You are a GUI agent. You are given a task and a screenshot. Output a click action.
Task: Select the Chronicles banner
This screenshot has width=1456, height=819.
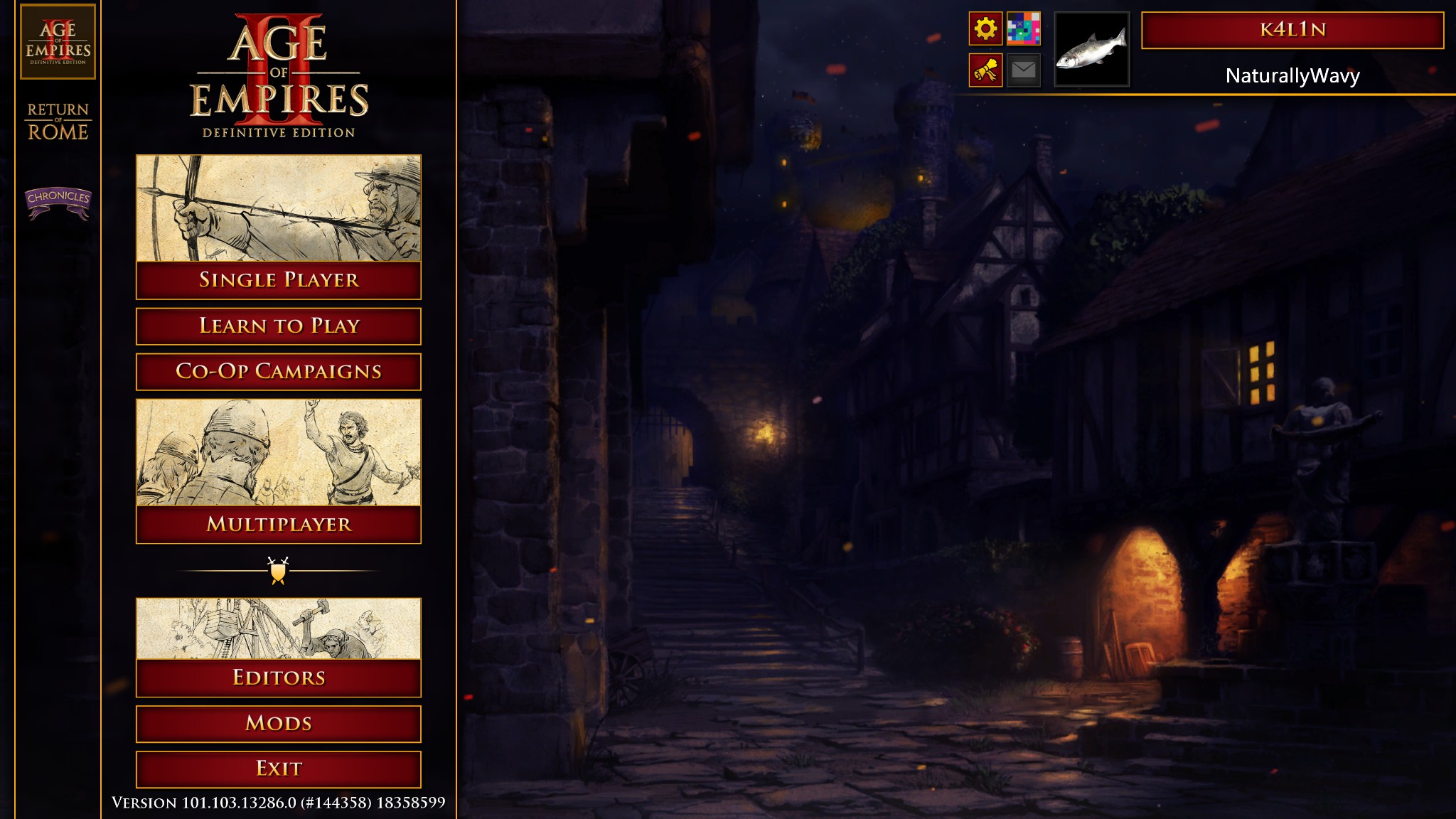click(x=58, y=201)
